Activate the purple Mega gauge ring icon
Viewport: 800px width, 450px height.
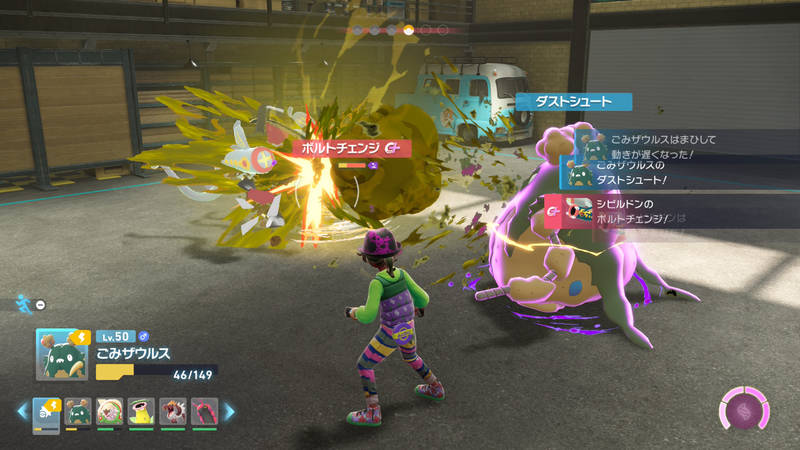pos(743,410)
